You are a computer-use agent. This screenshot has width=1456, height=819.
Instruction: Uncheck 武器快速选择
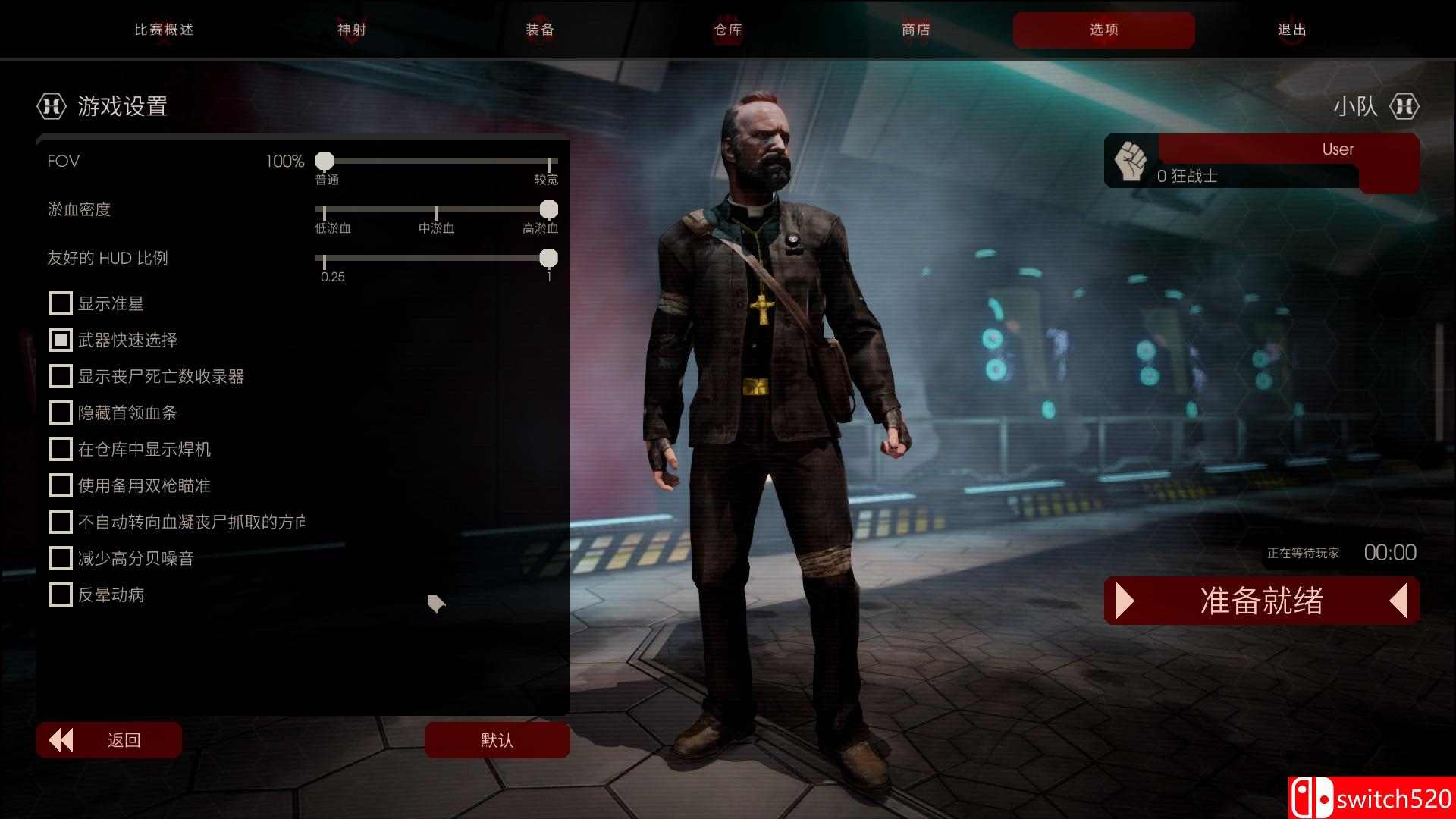pyautogui.click(x=61, y=340)
